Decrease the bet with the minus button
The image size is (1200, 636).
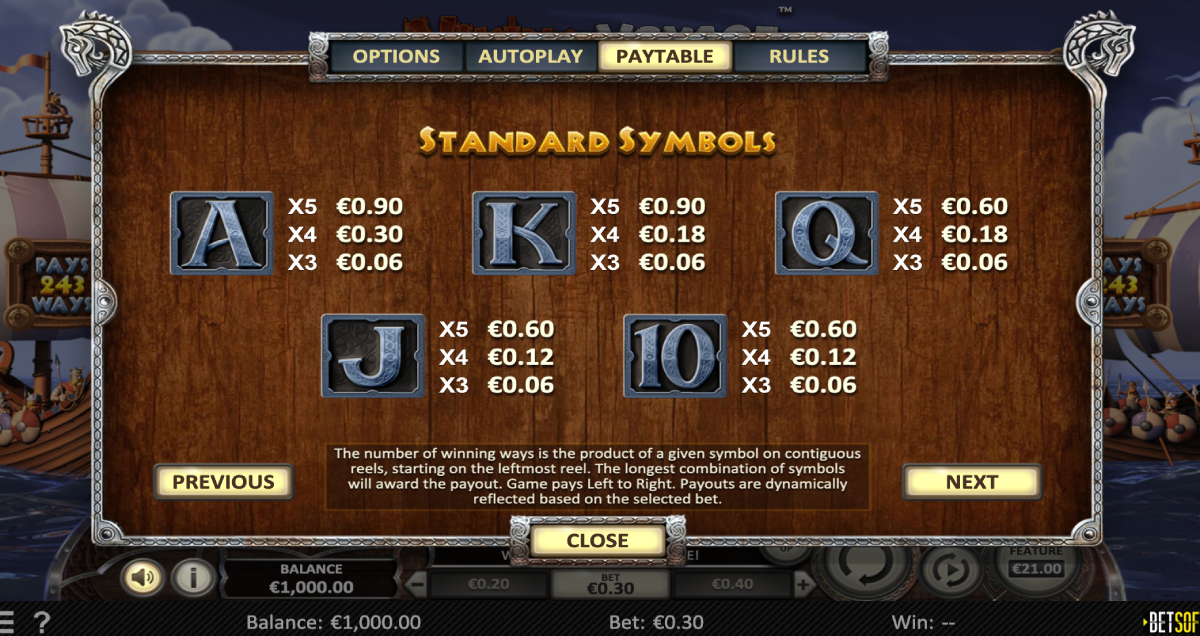pyautogui.click(x=420, y=584)
